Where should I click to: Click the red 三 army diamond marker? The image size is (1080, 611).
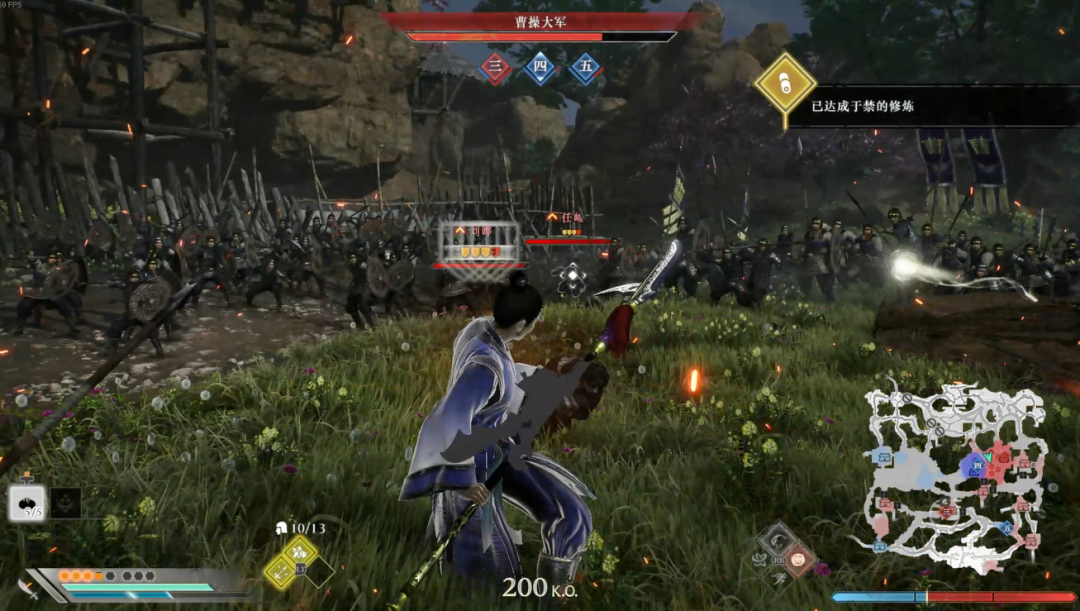[x=495, y=68]
